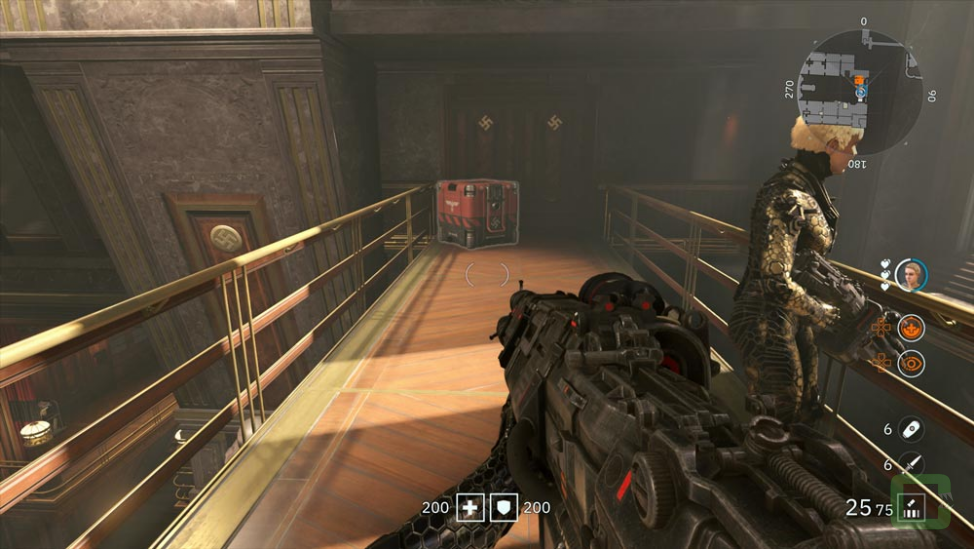Viewport: 974px width, 549px height.
Task: Click the circular minimap
Action: [x=861, y=91]
